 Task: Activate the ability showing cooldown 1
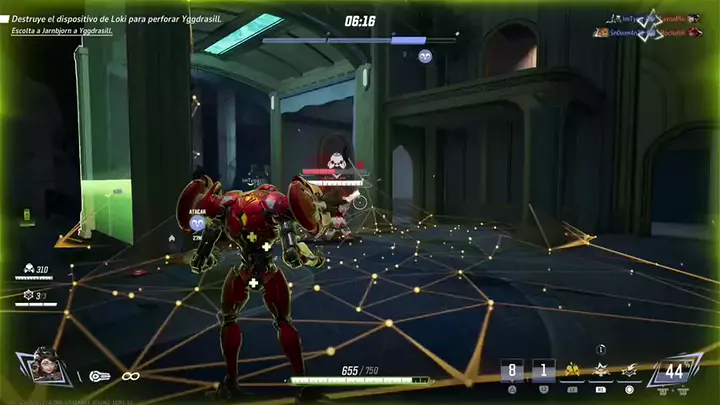pyautogui.click(x=543, y=371)
